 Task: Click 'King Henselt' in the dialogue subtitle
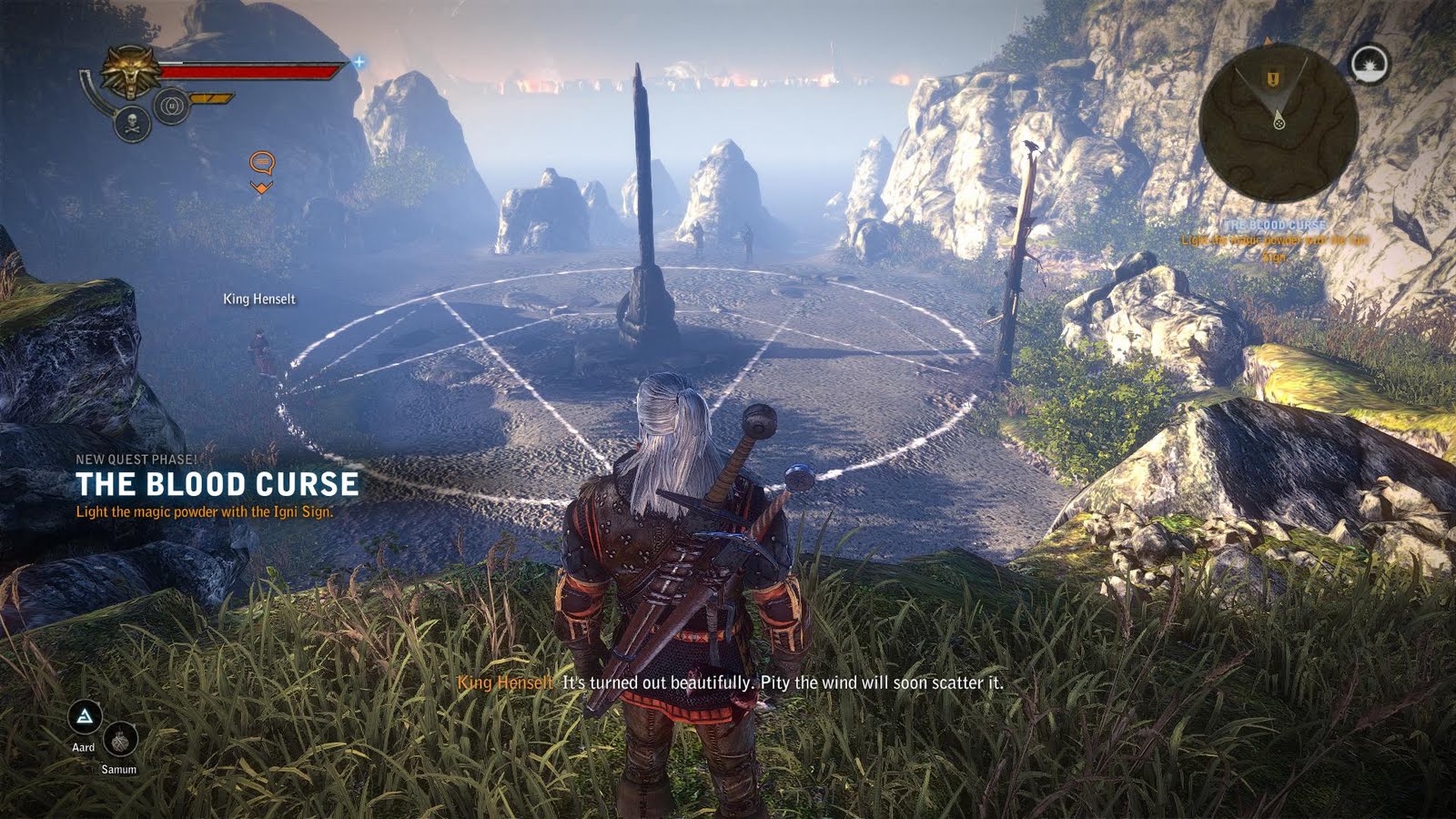505,680
